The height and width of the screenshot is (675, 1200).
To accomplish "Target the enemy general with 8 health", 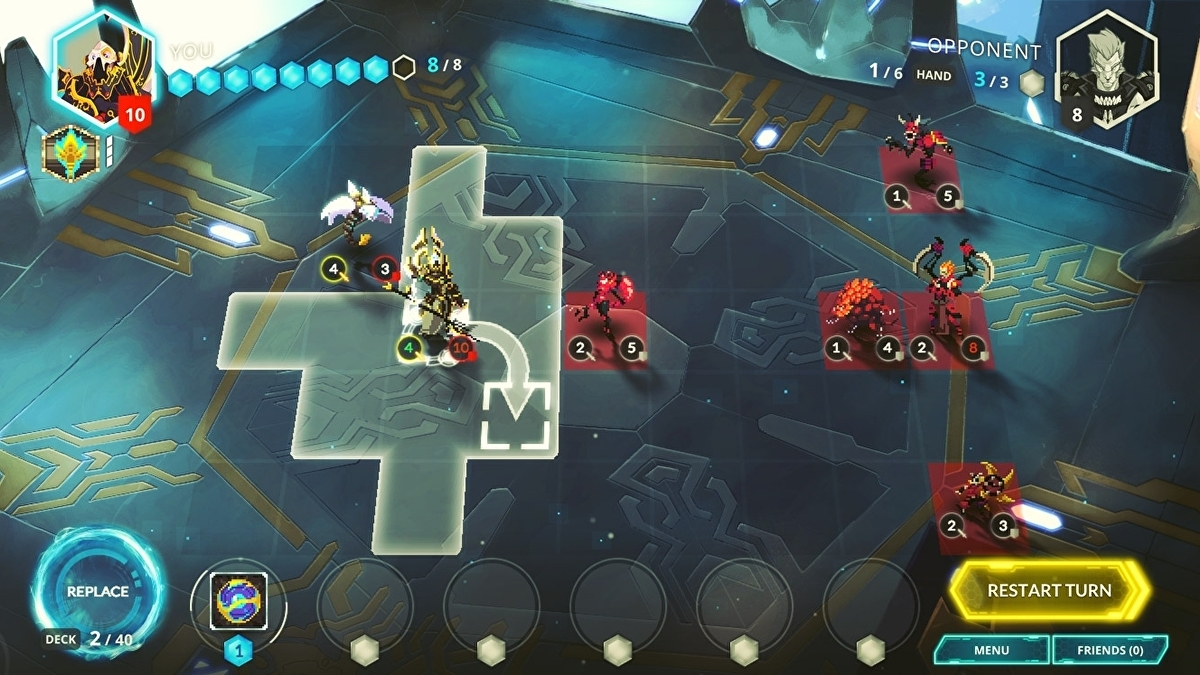I will 944,300.
